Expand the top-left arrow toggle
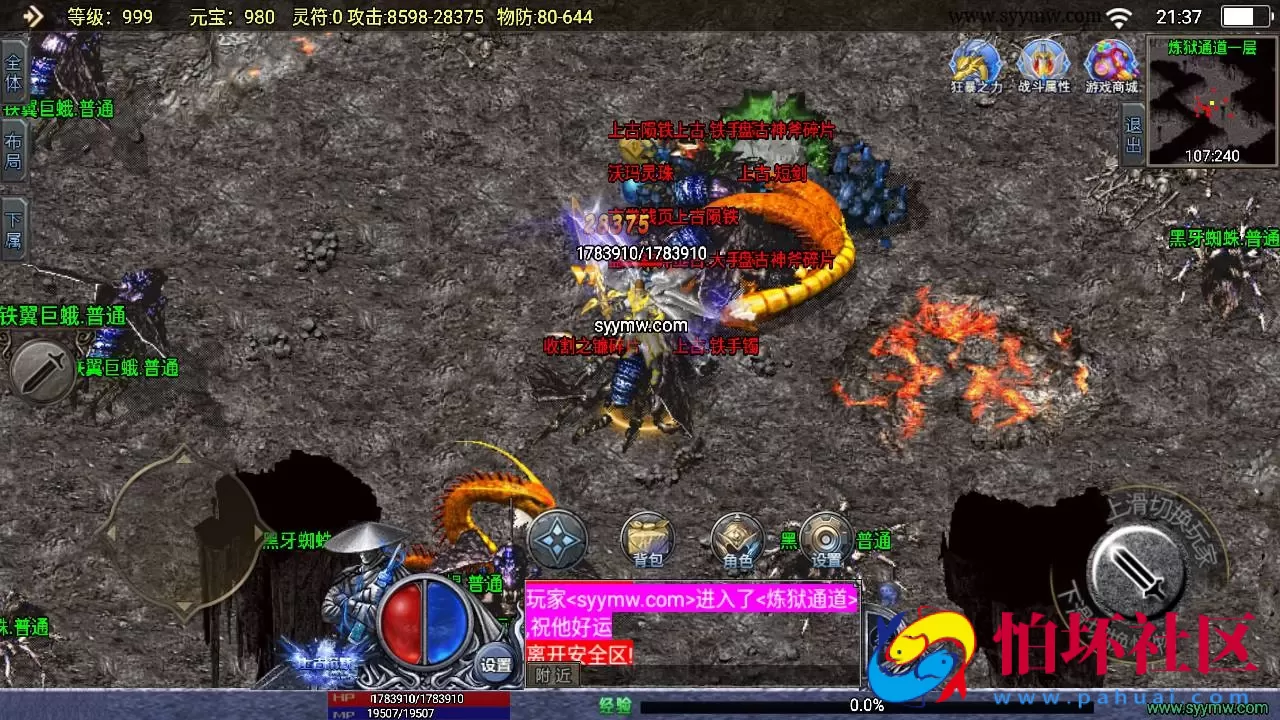The image size is (1280, 720). [33, 15]
